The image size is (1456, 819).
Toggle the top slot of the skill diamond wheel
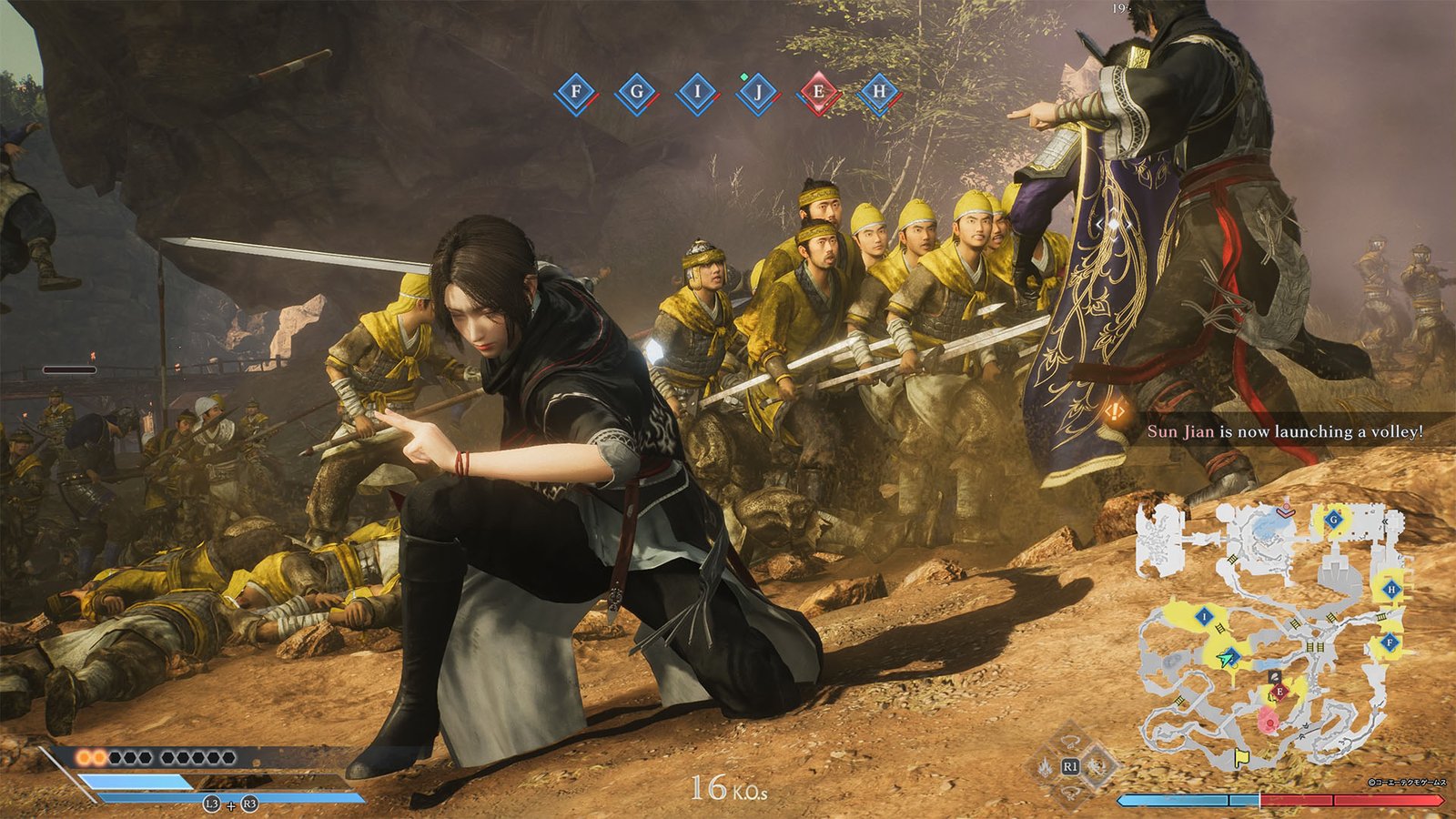[1069, 741]
